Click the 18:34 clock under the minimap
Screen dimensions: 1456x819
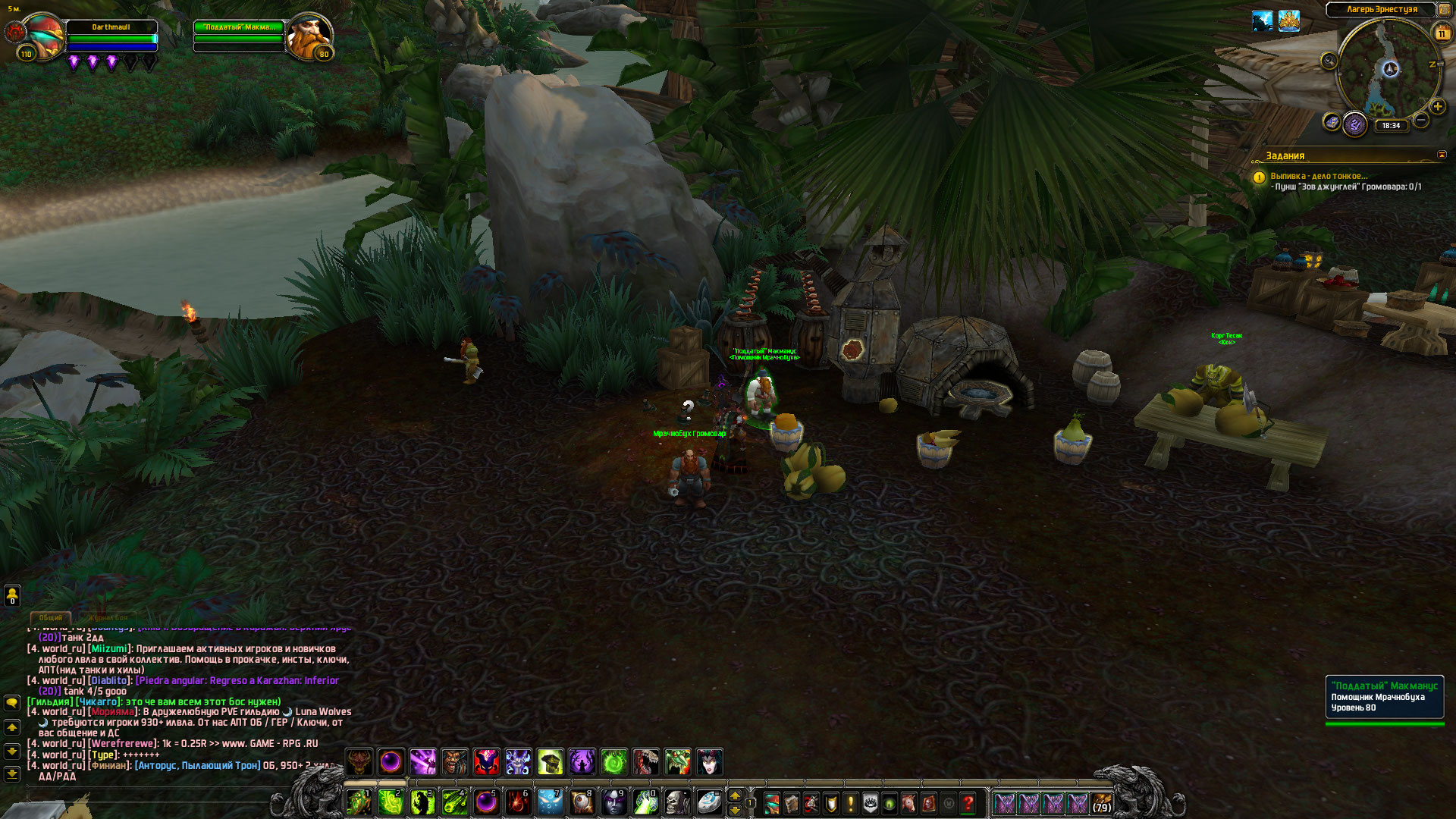point(1391,126)
